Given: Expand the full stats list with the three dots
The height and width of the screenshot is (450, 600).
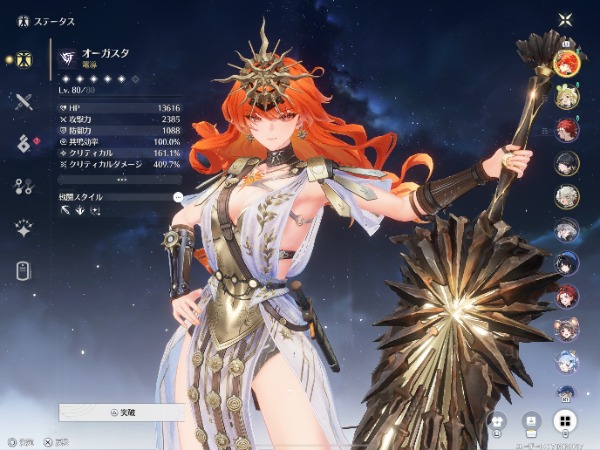Looking at the screenshot, I should (x=120, y=180).
